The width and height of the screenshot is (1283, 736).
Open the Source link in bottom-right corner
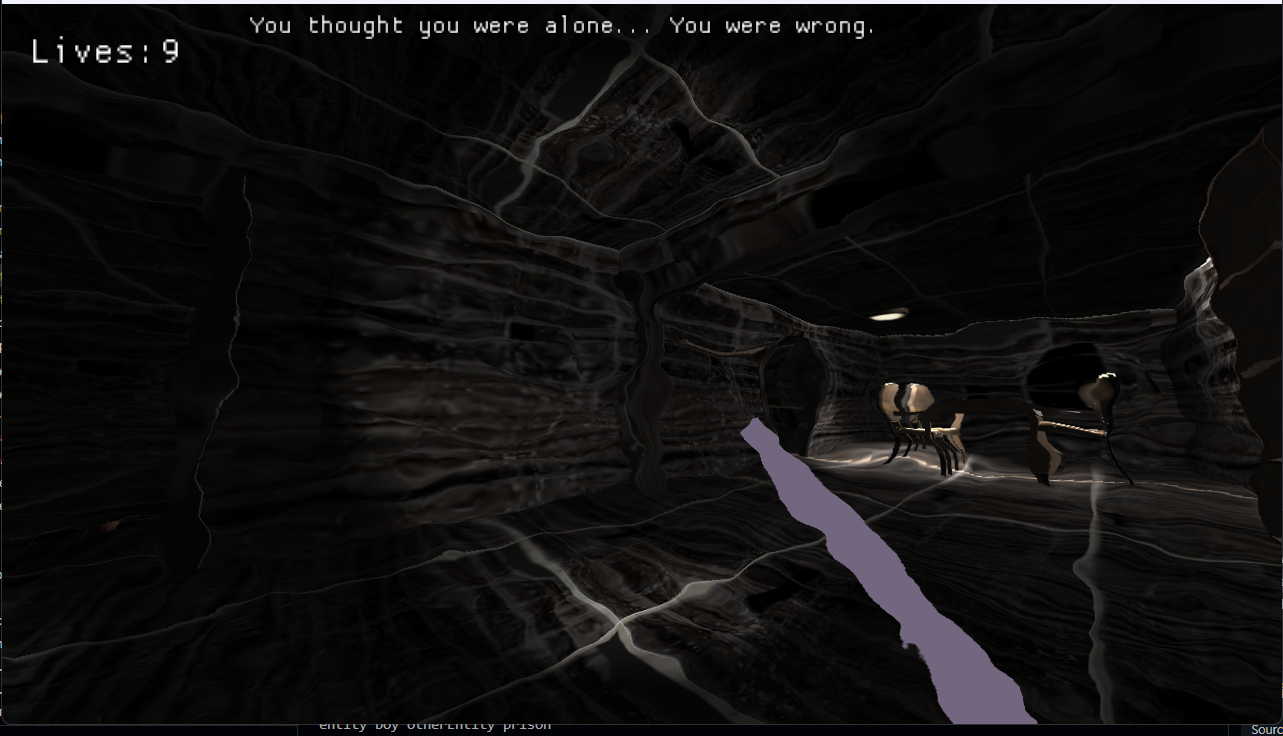1266,727
